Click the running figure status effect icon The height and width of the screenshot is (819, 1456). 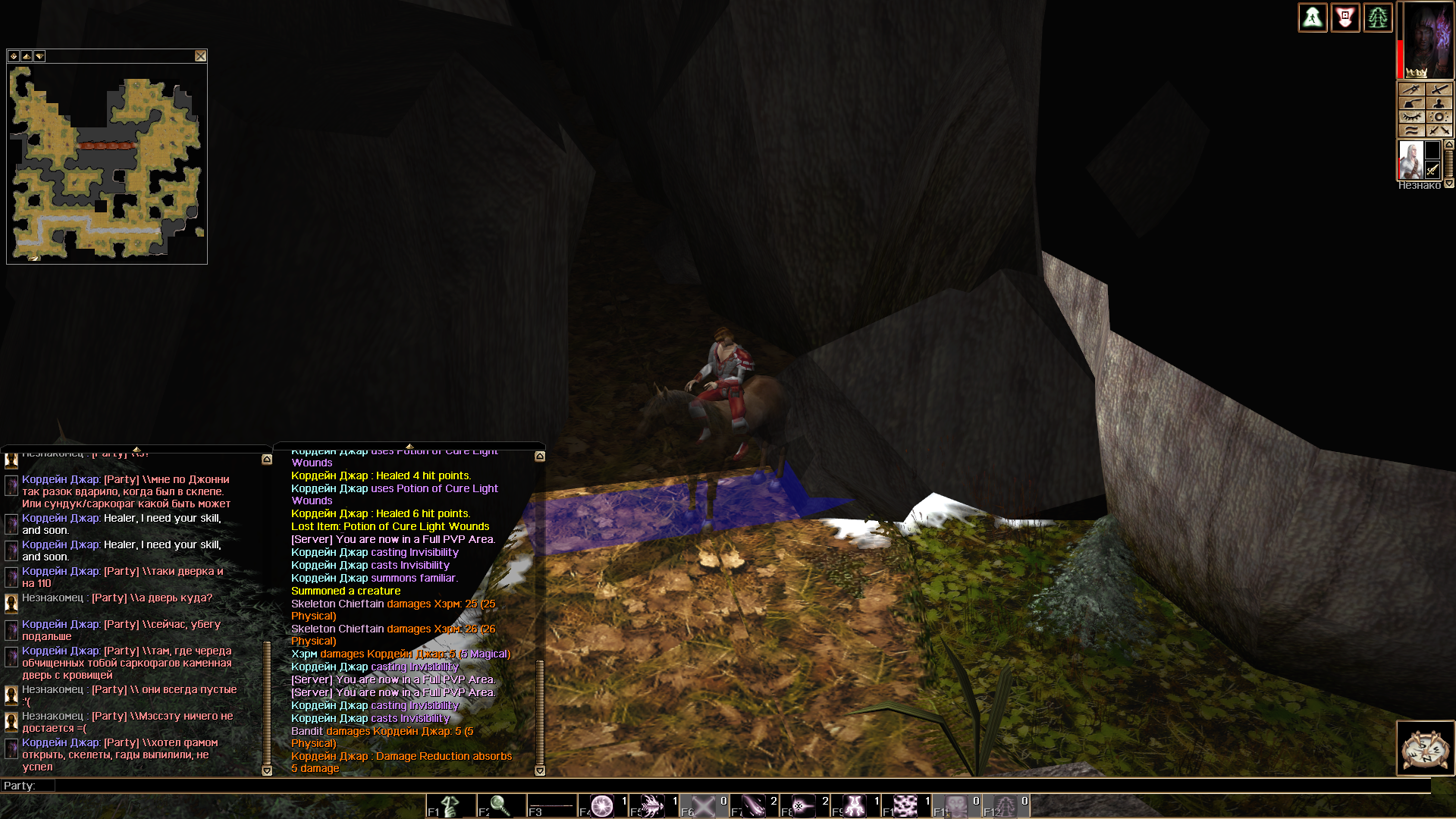coord(1313,17)
